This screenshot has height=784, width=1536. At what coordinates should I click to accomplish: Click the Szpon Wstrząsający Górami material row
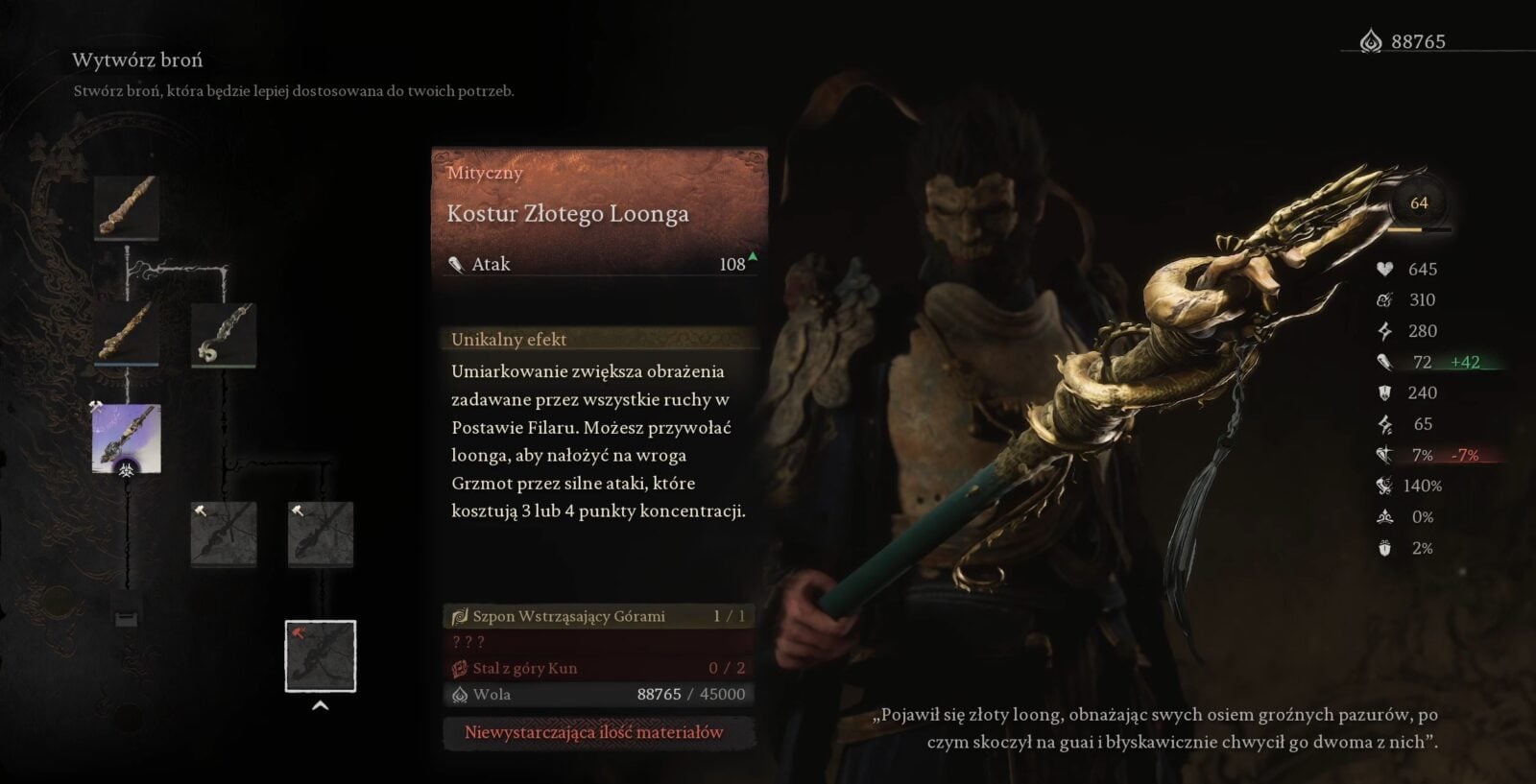click(x=598, y=616)
